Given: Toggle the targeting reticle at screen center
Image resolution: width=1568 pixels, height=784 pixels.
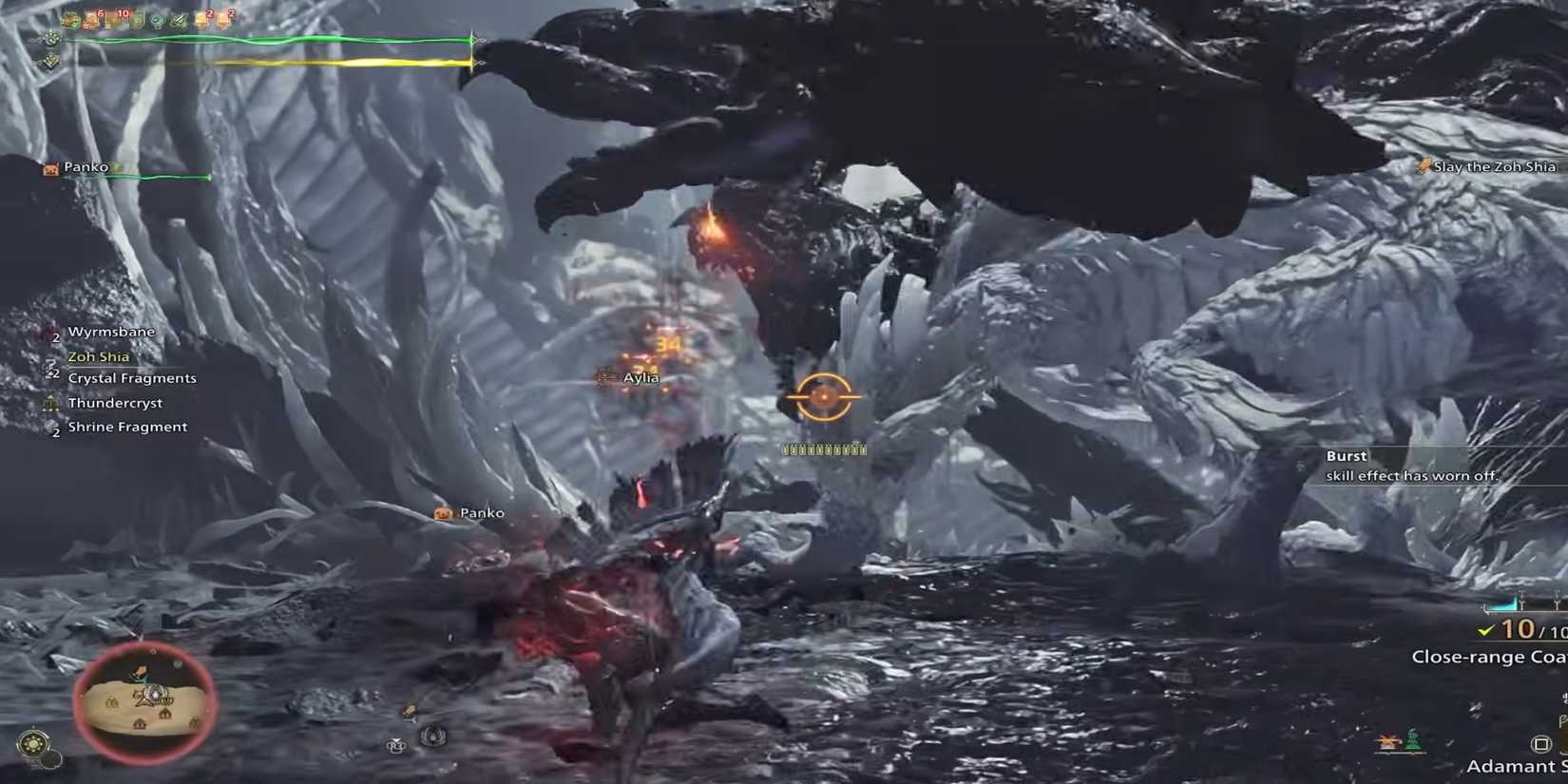Looking at the screenshot, I should (x=825, y=396).
